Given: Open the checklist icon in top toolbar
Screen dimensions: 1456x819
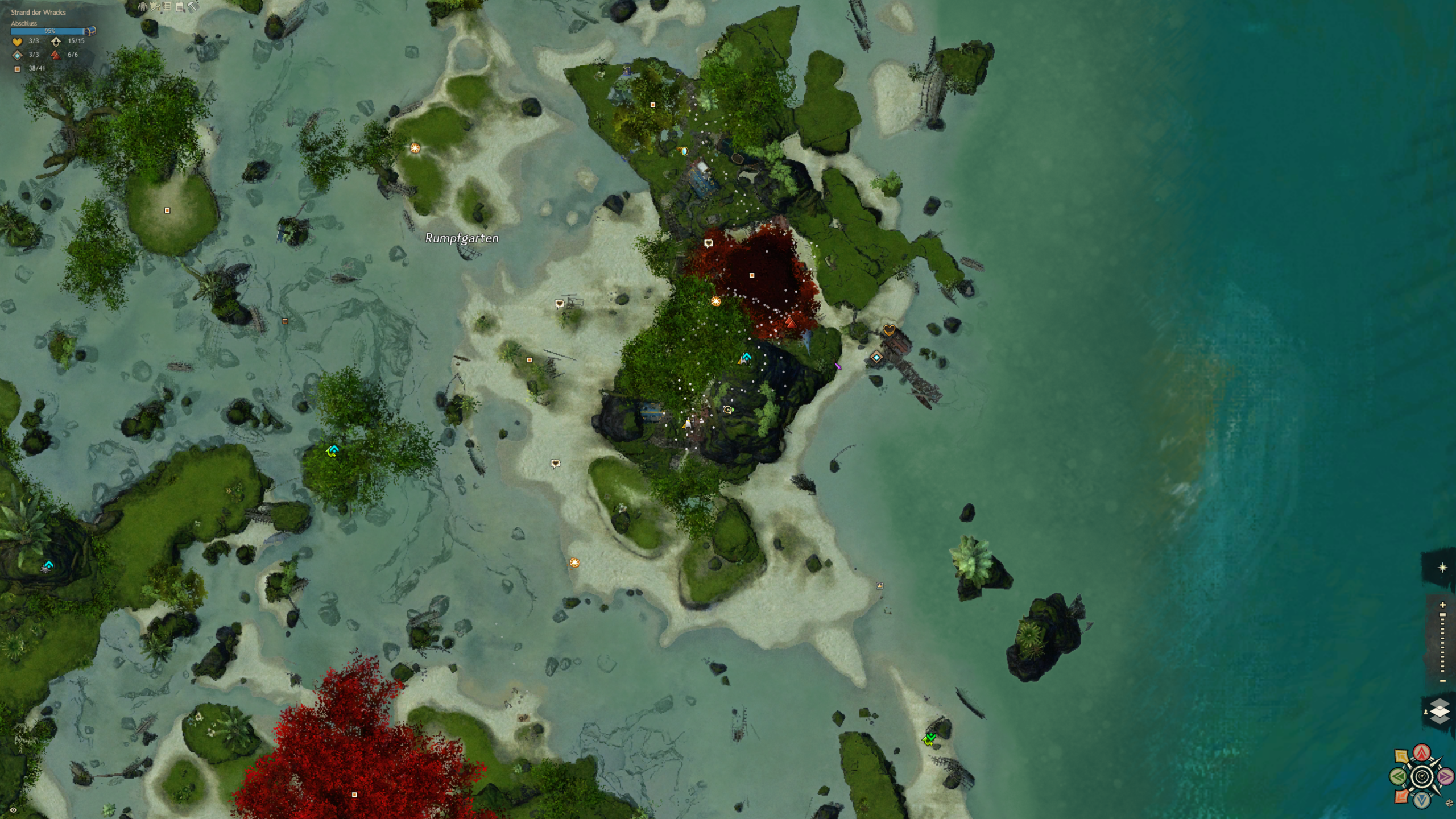Looking at the screenshot, I should point(167,6).
